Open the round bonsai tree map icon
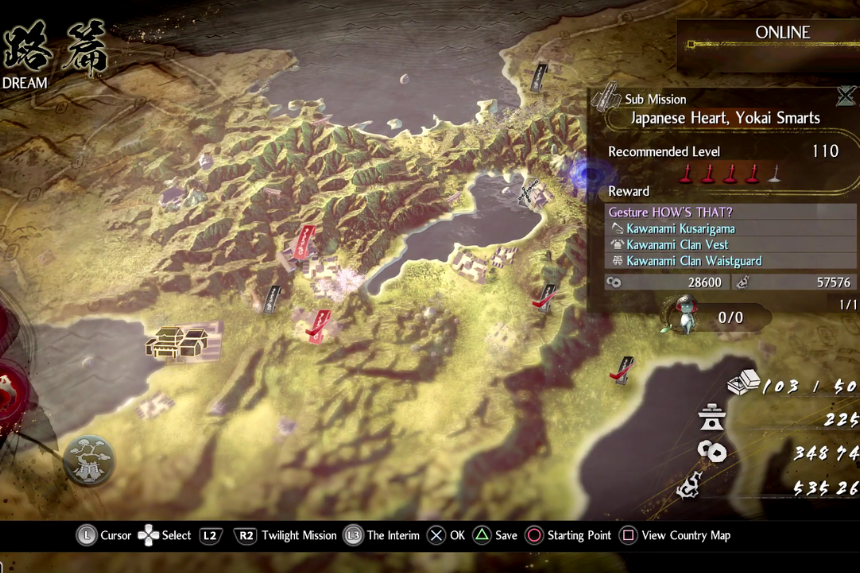Image resolution: width=860 pixels, height=573 pixels. click(89, 461)
